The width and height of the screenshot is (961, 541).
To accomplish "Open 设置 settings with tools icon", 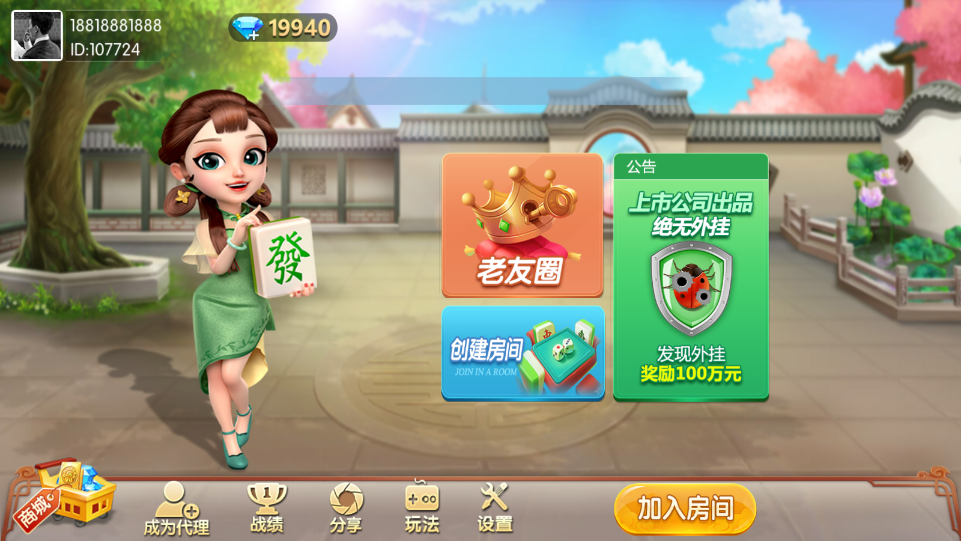I will tap(495, 507).
